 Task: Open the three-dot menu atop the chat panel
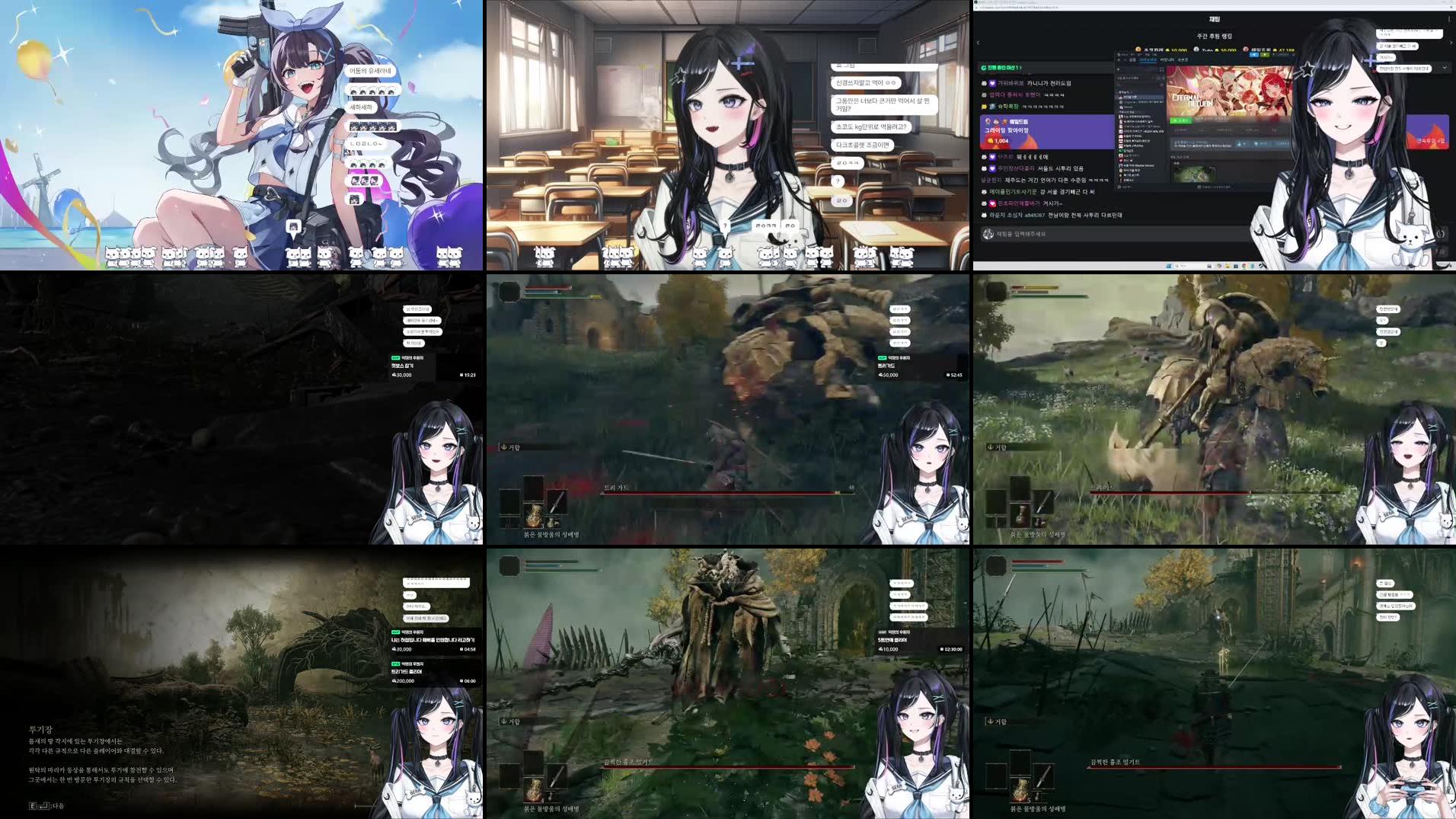[1448, 18]
